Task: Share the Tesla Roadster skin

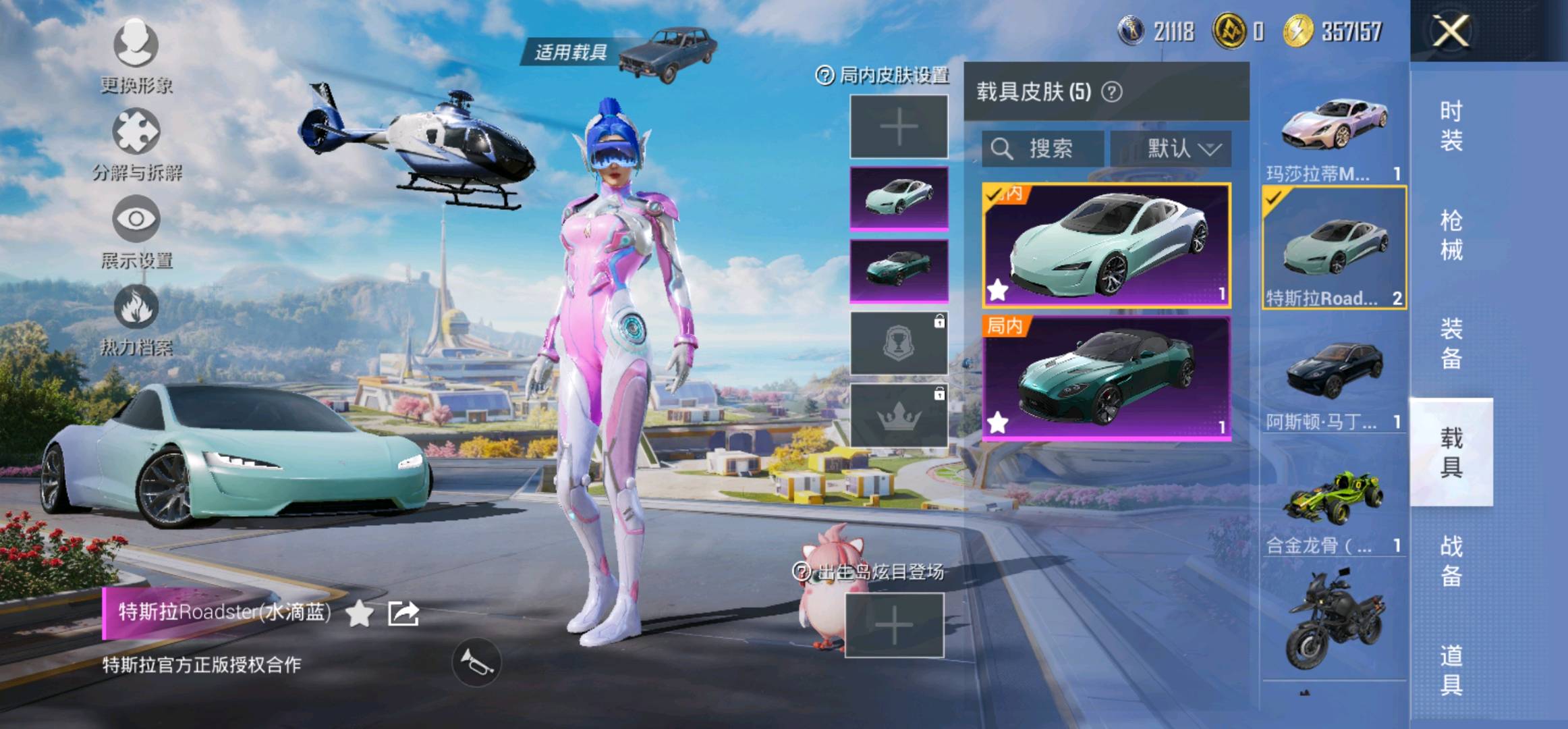Action: pos(403,613)
